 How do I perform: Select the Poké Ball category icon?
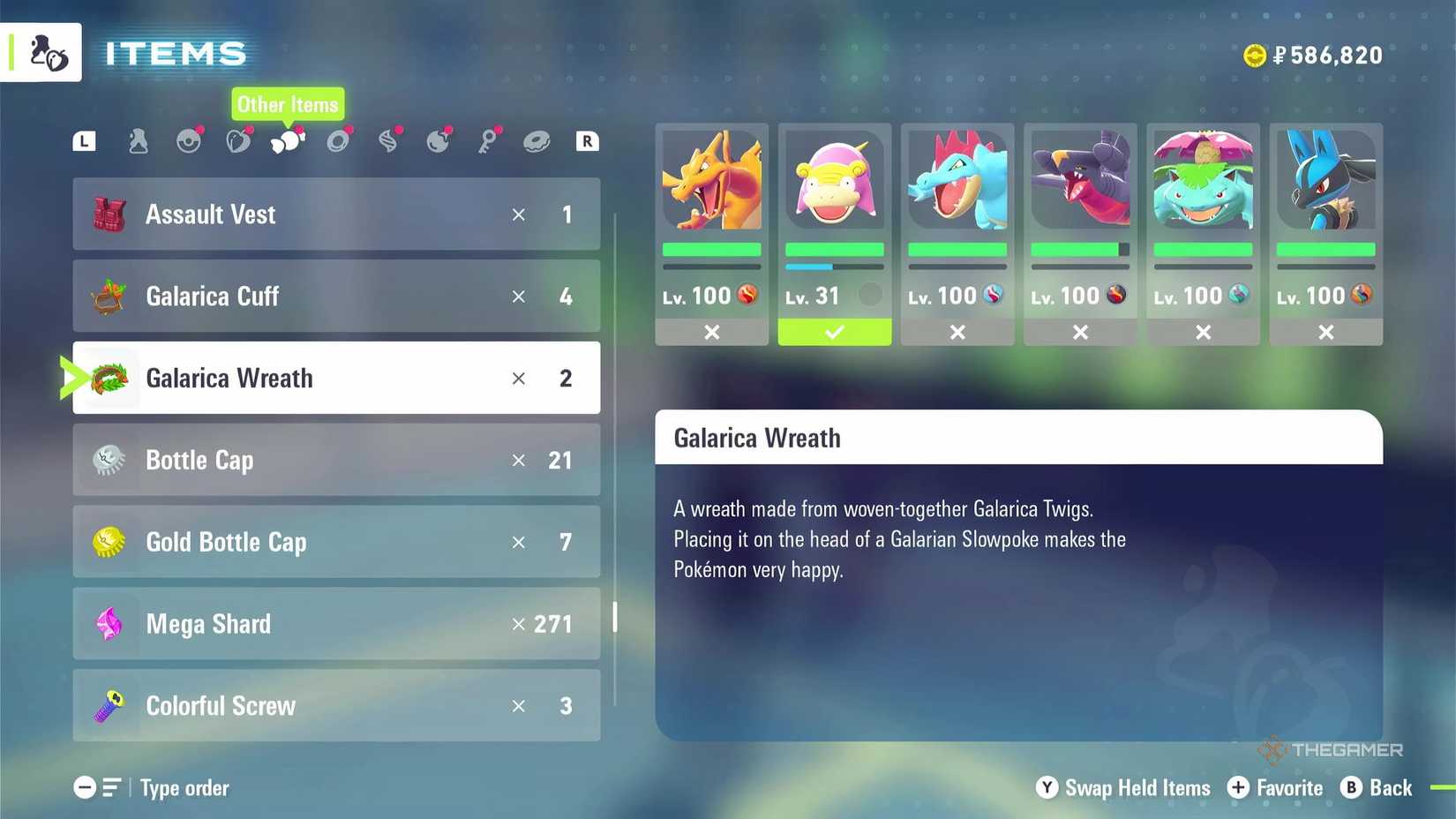click(189, 141)
